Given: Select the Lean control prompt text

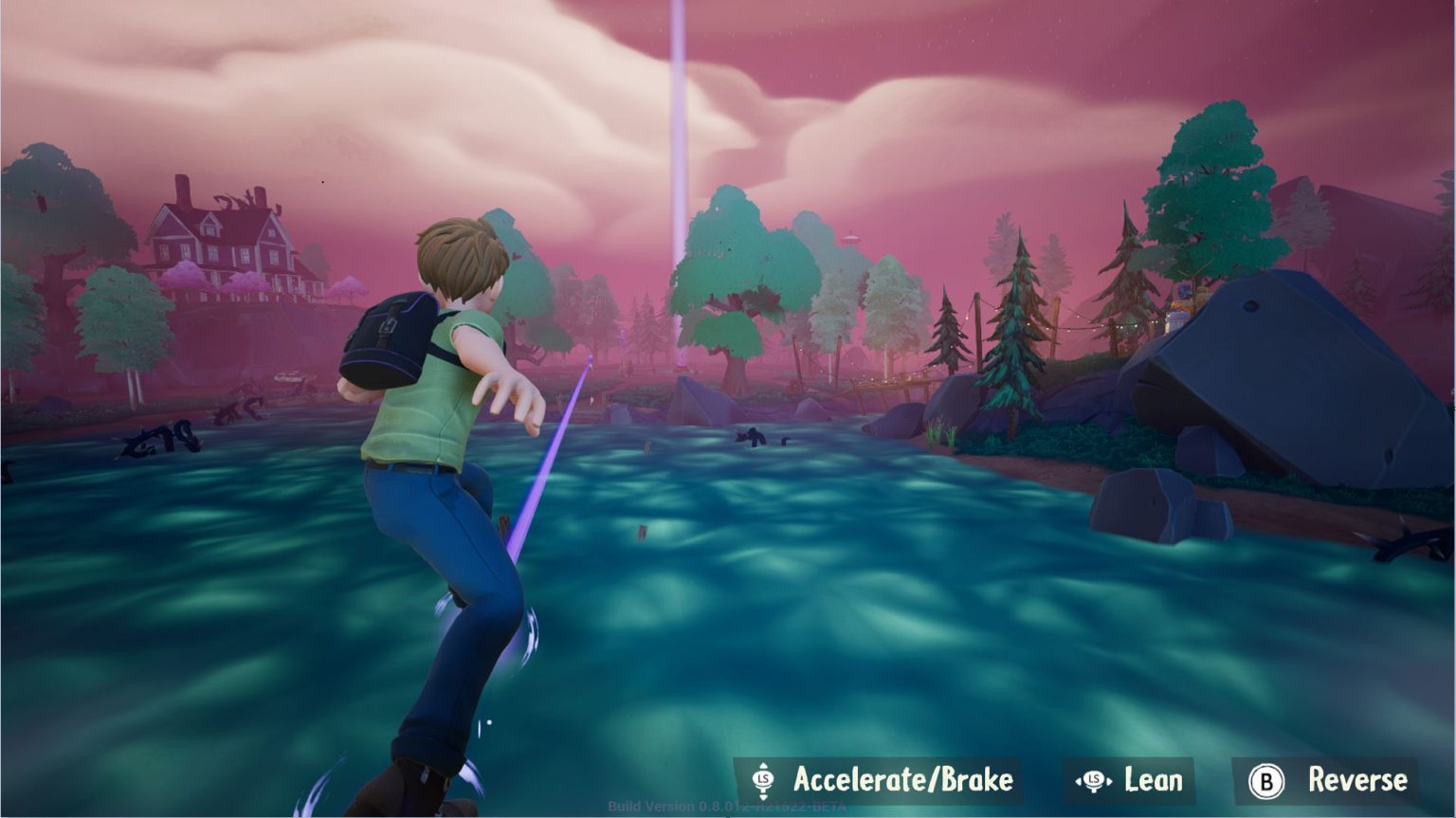Looking at the screenshot, I should 1152,781.
